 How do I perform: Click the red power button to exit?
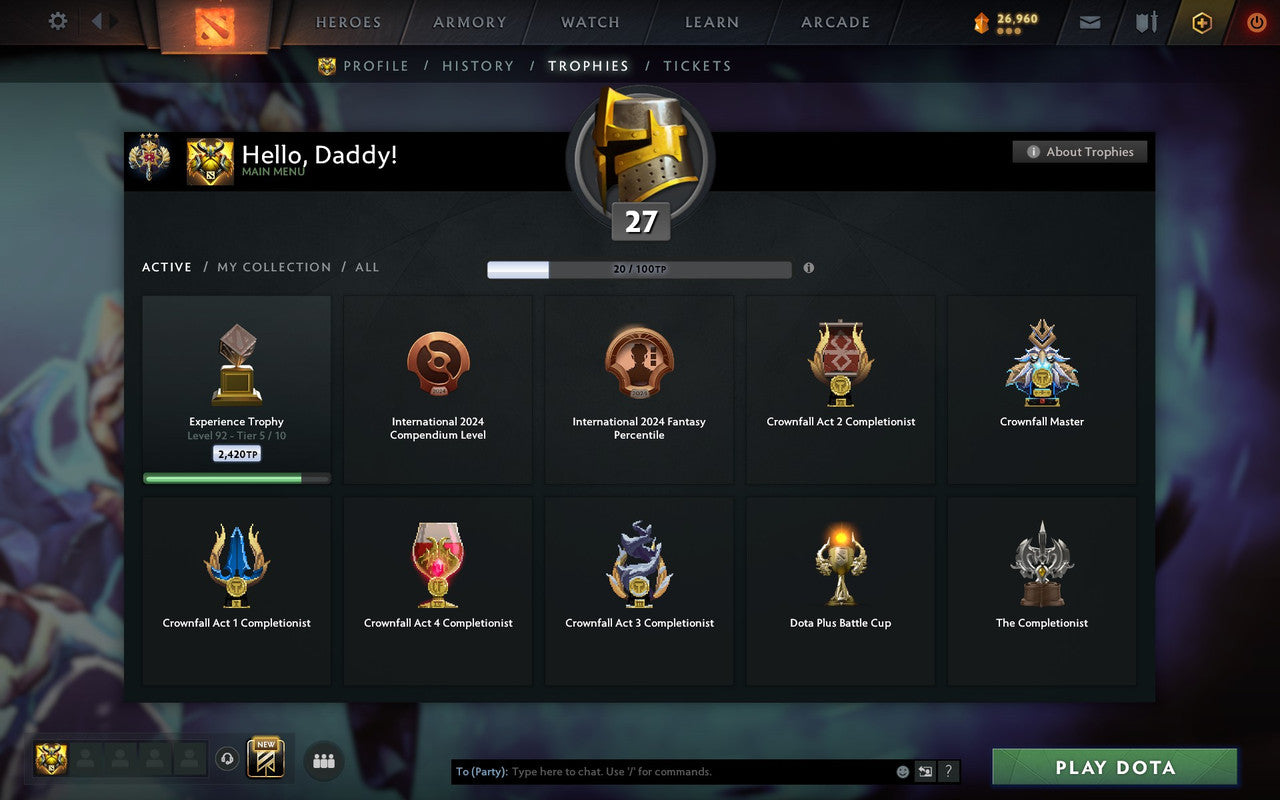pyautogui.click(x=1255, y=22)
